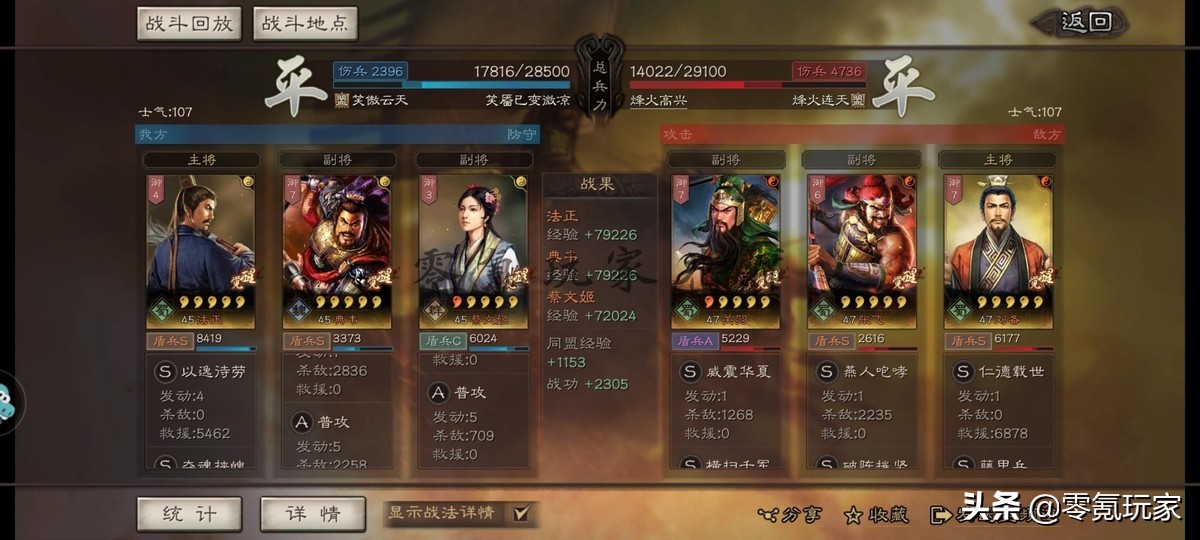1200x540 pixels.
Task: Select the 典韦 general portrait
Action: pos(337,250)
